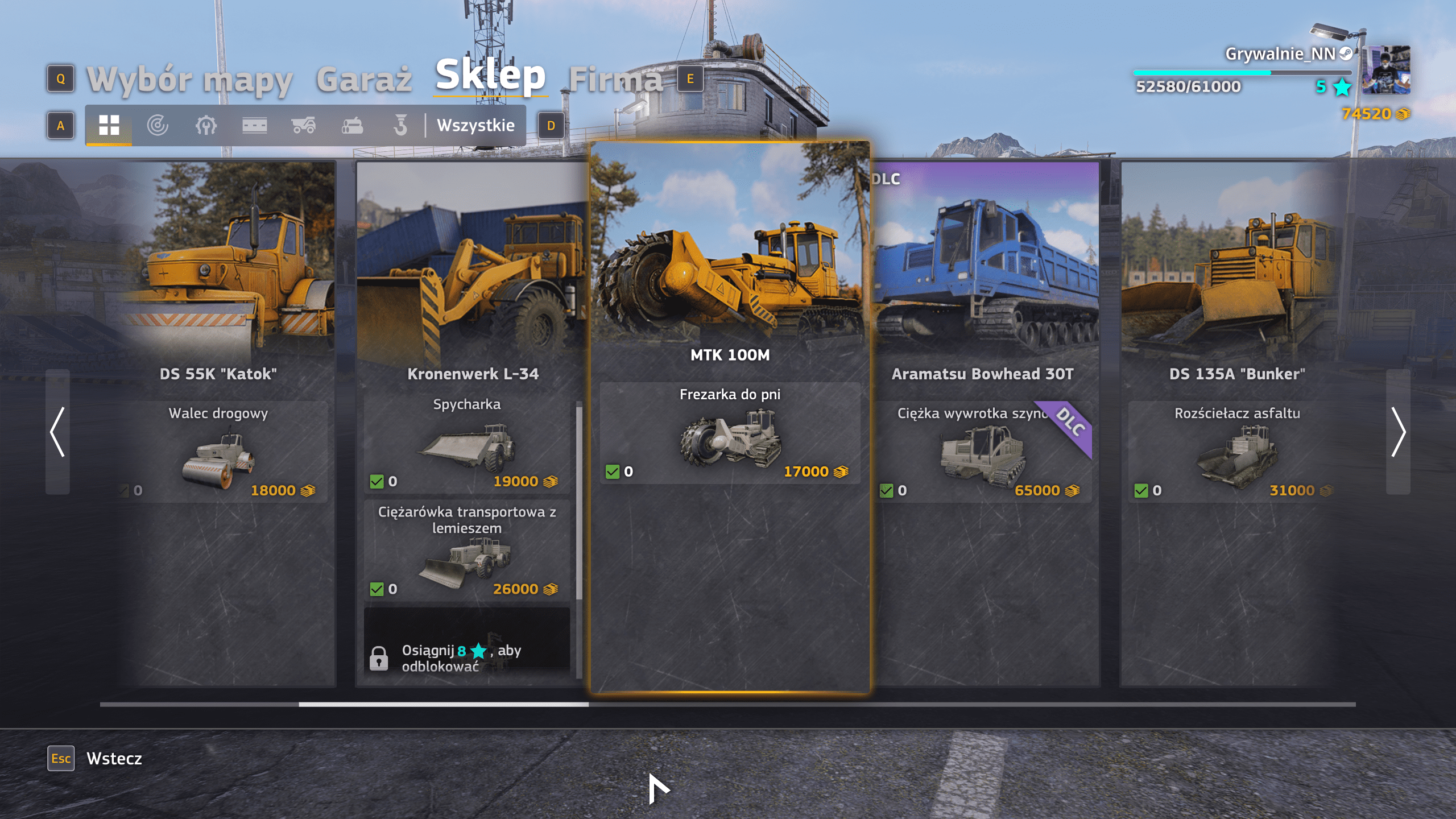Show next vehicles with right arrow

[1398, 432]
